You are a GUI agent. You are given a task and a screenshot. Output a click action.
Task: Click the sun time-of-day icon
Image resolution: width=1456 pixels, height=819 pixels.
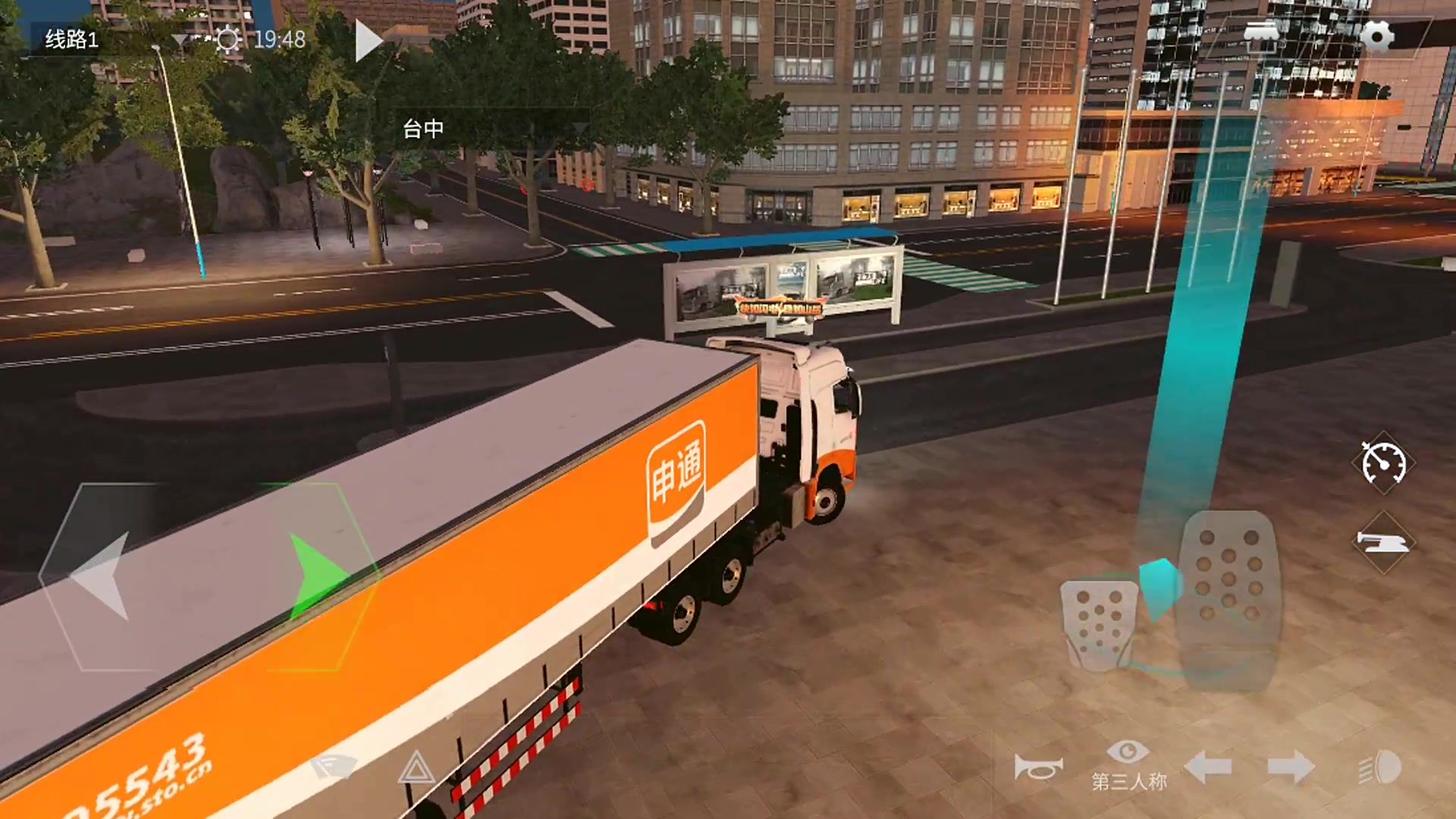[227, 39]
